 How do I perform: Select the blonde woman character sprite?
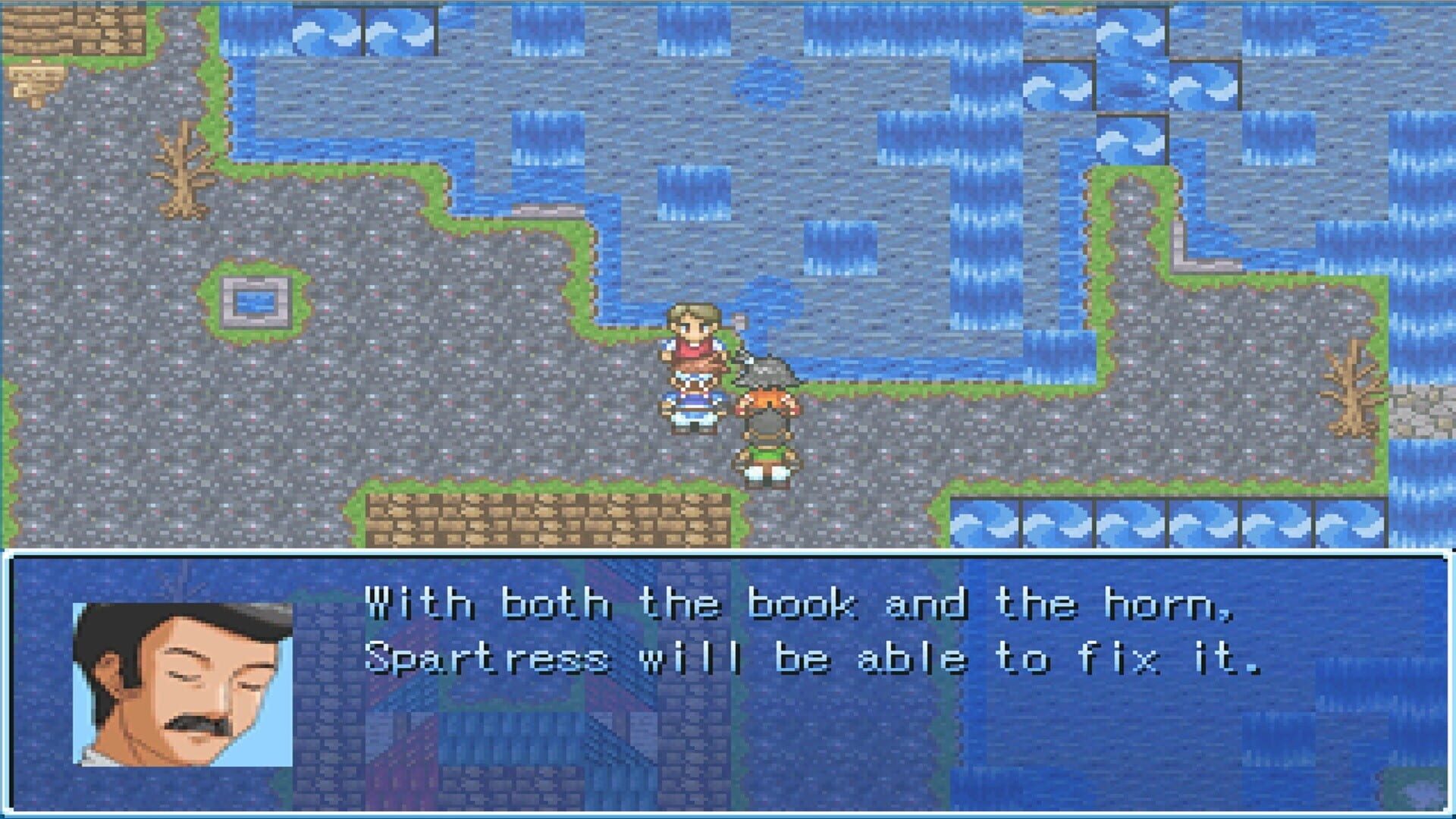pos(692,364)
